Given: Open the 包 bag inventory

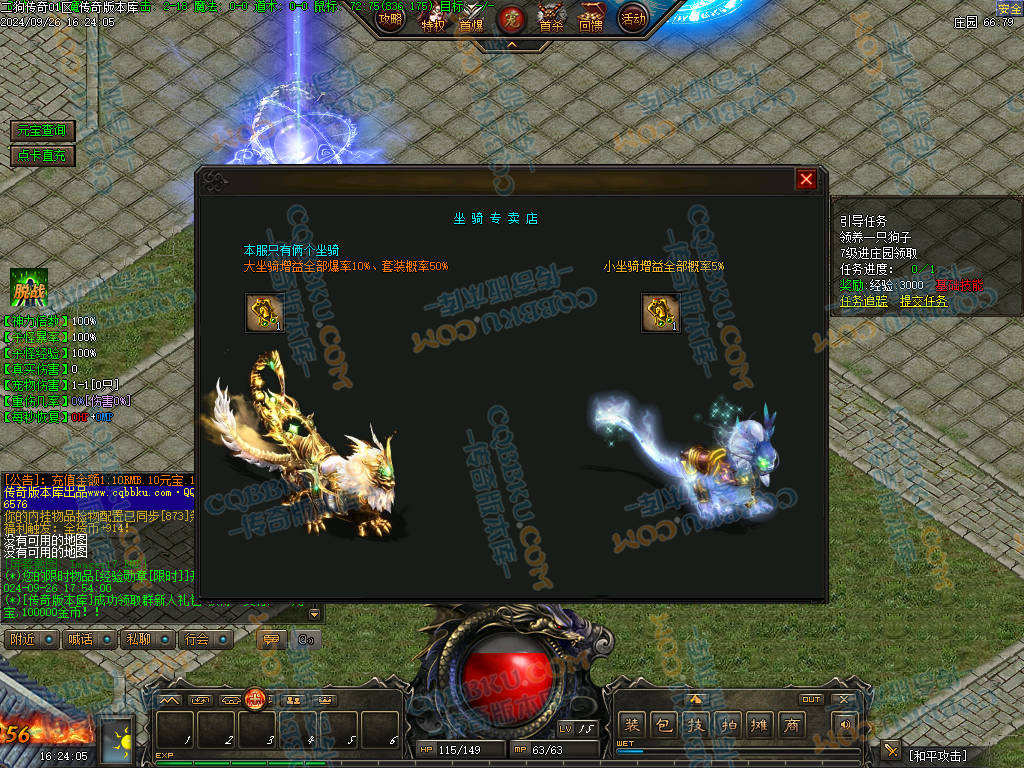Looking at the screenshot, I should tap(664, 724).
